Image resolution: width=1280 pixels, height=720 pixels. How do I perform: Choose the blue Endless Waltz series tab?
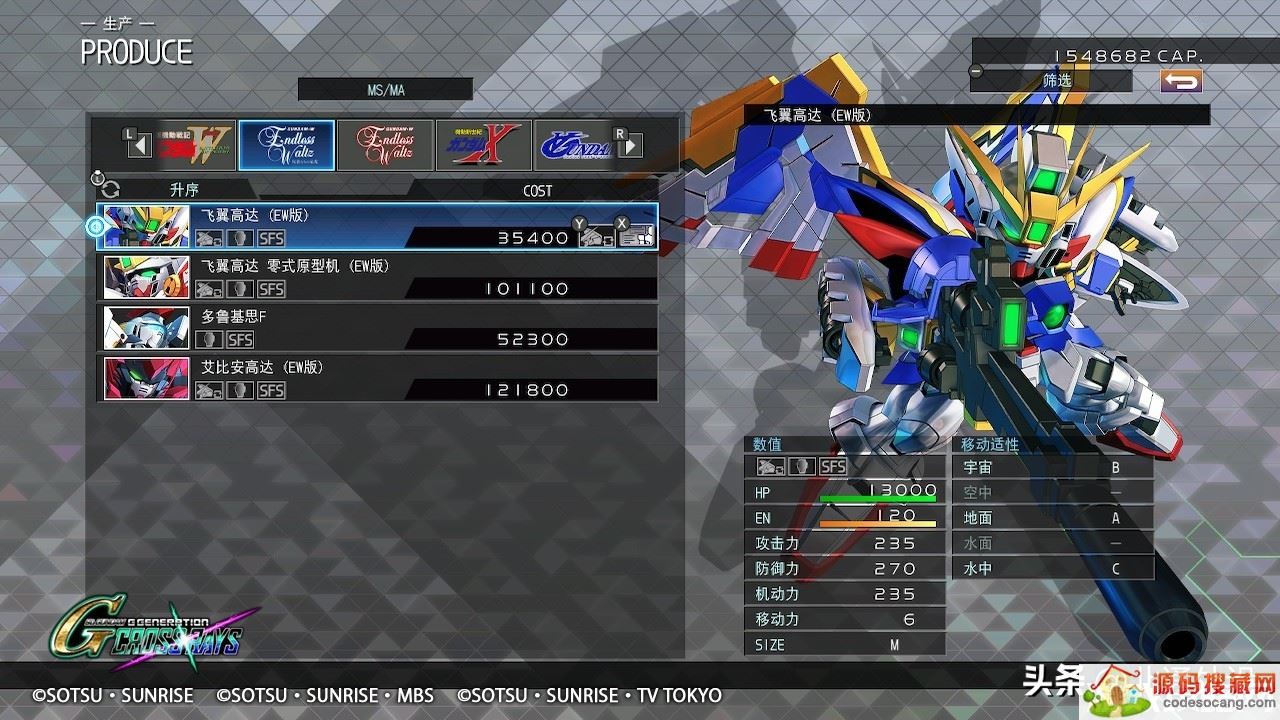pos(287,145)
